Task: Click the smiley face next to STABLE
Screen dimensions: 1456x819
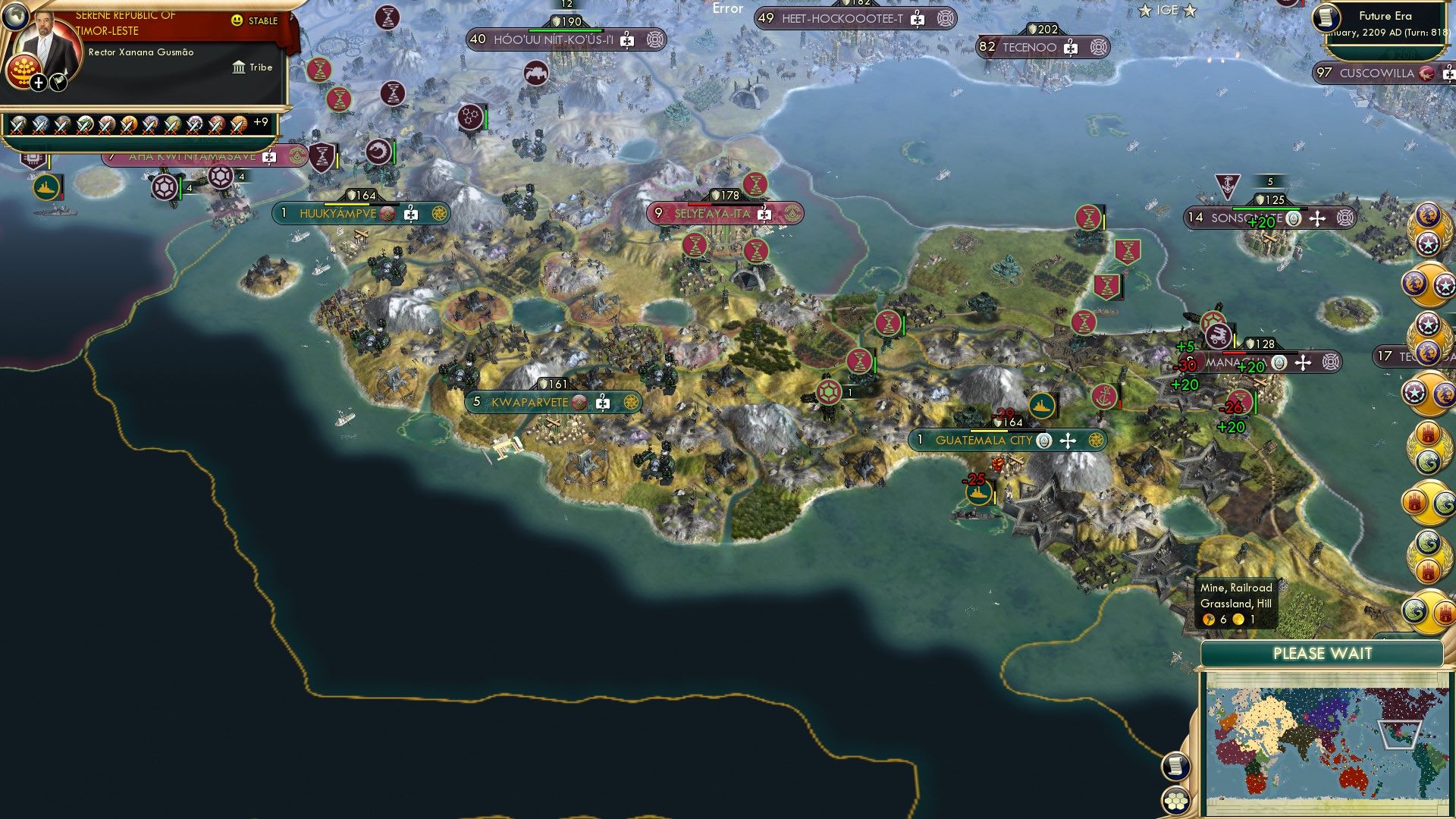Action: (237, 22)
